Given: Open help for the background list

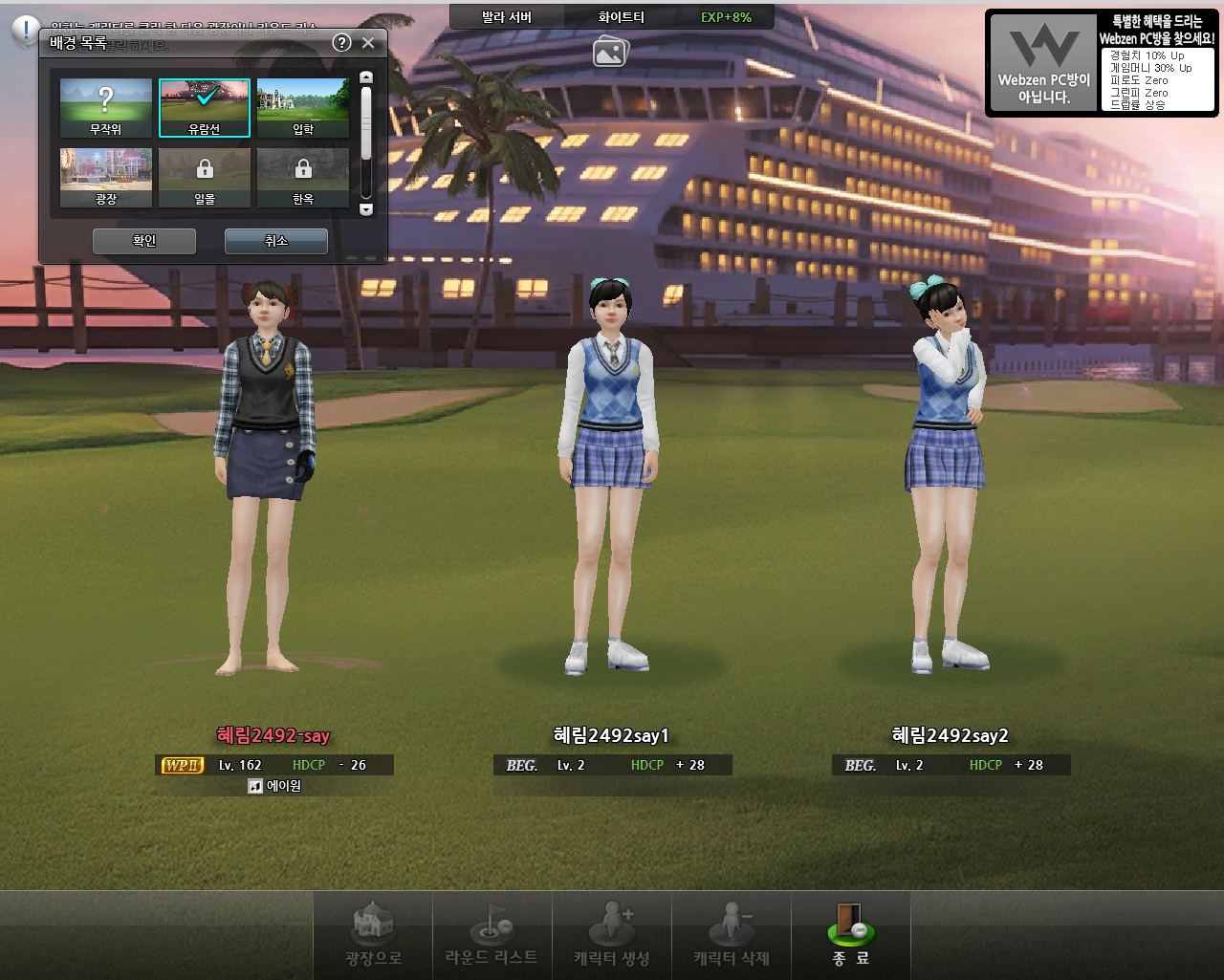Looking at the screenshot, I should [x=341, y=42].
